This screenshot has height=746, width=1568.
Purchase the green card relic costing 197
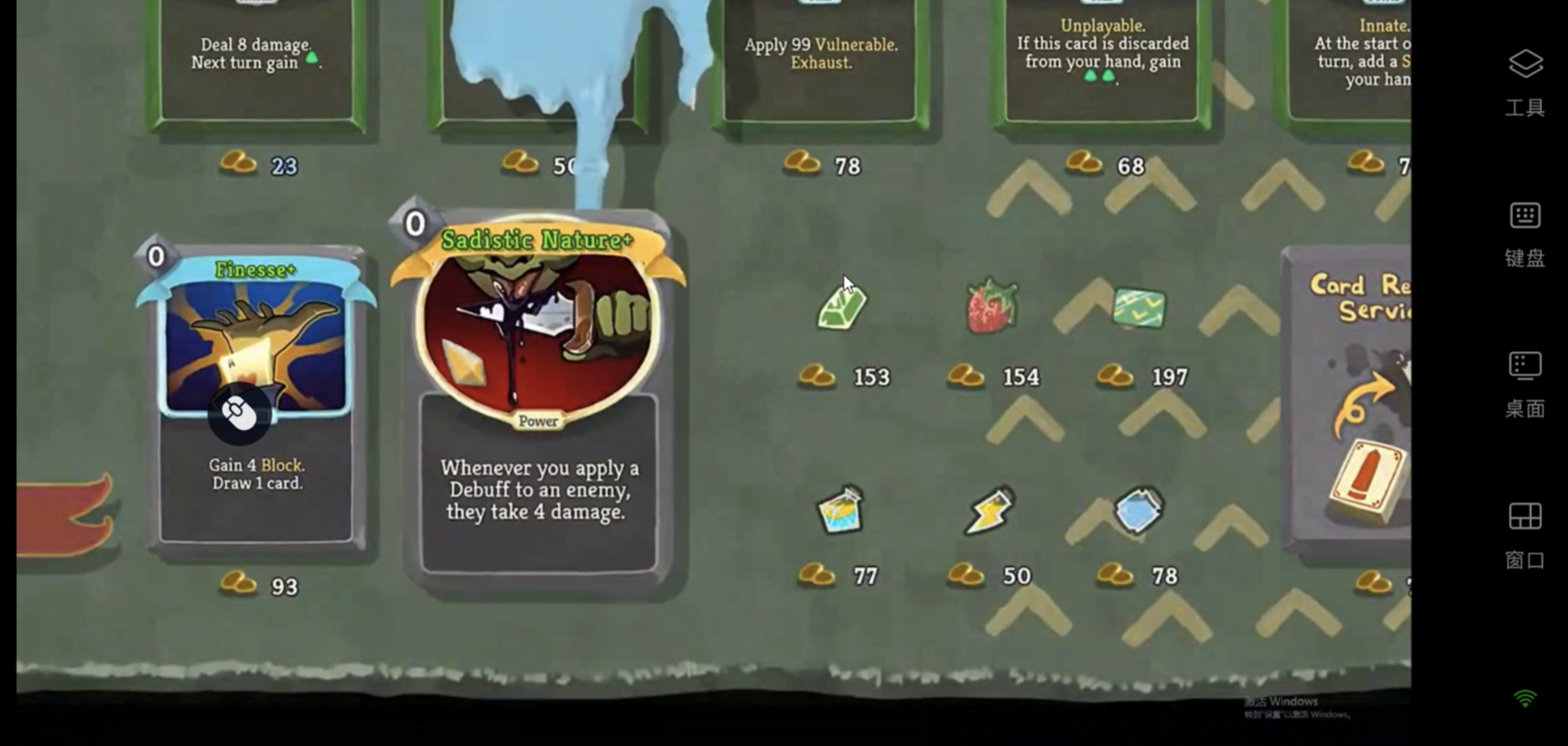(x=1139, y=308)
